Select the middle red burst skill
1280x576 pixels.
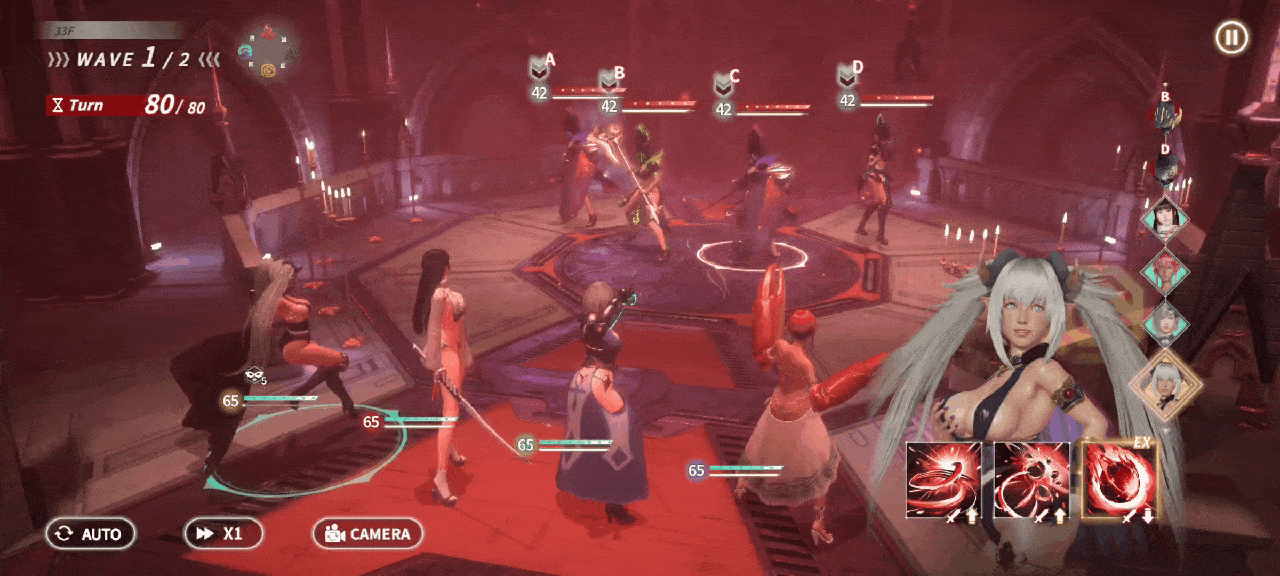pos(1032,481)
